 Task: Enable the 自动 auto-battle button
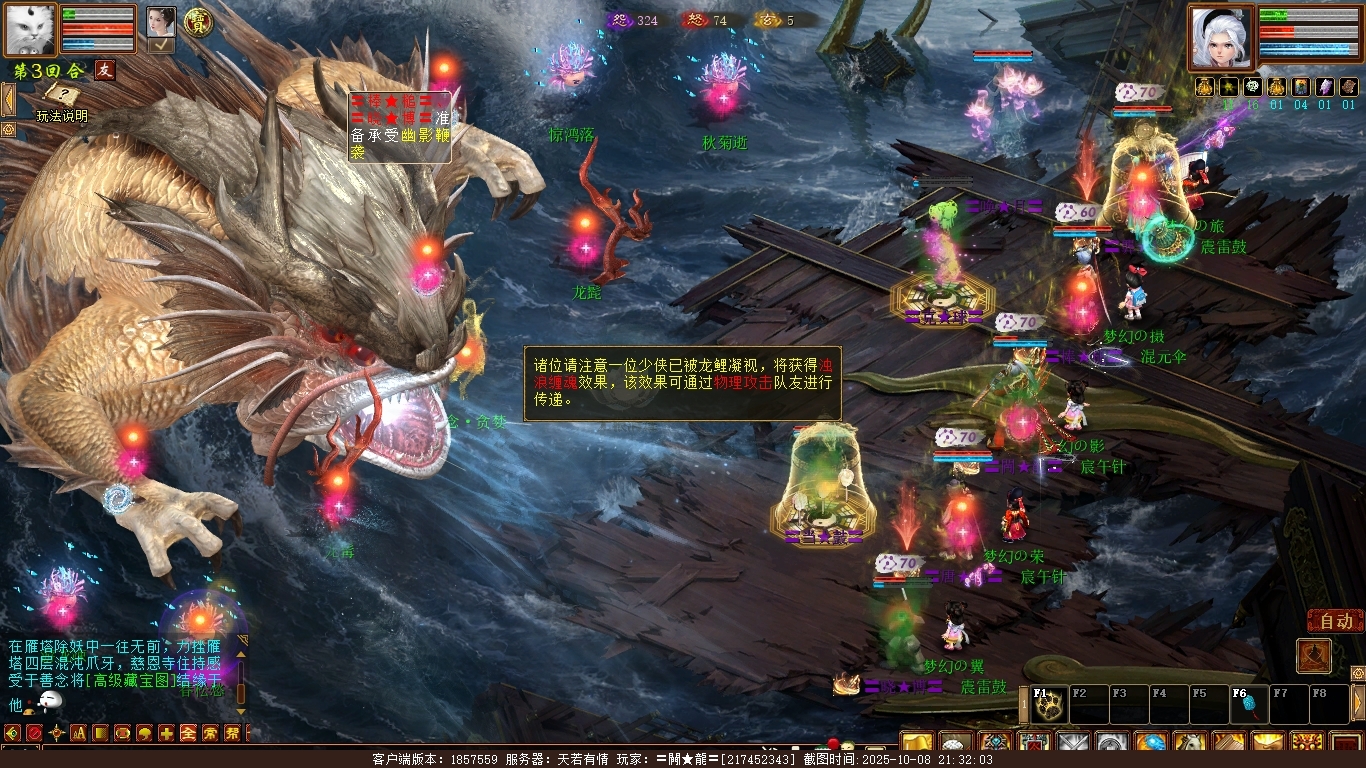tap(1335, 621)
